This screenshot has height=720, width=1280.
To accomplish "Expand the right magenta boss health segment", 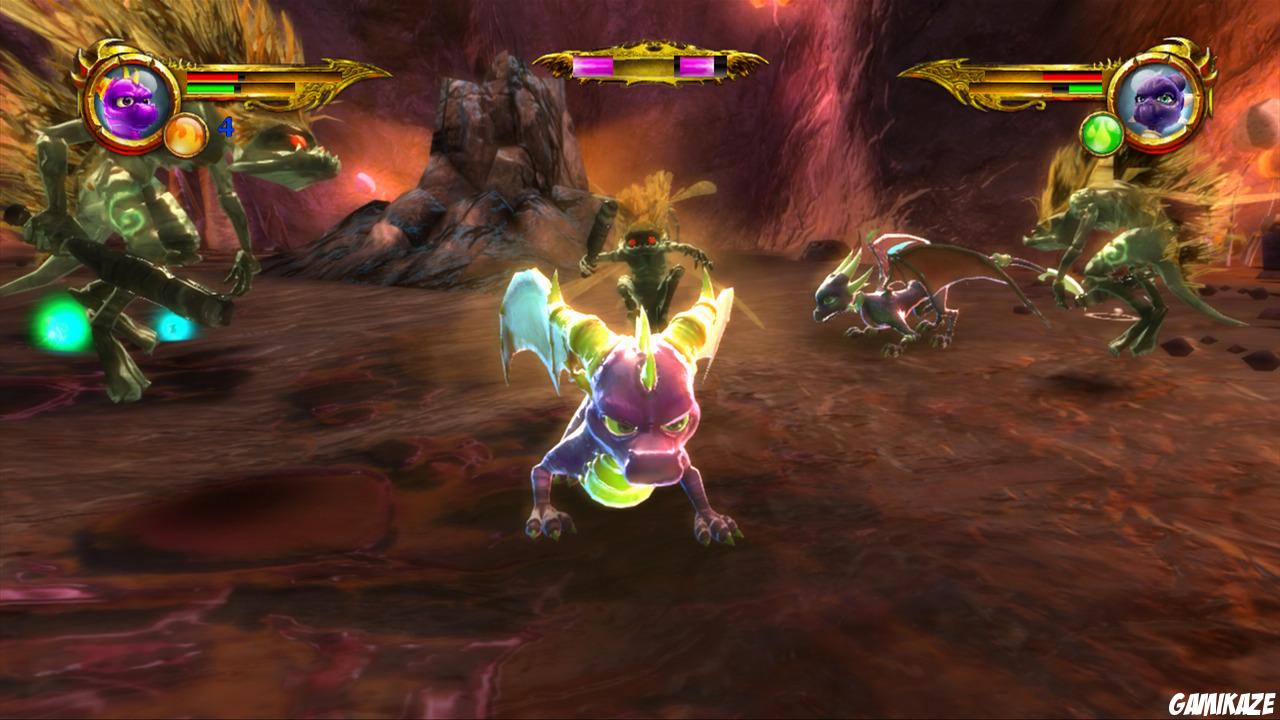I will [x=697, y=65].
